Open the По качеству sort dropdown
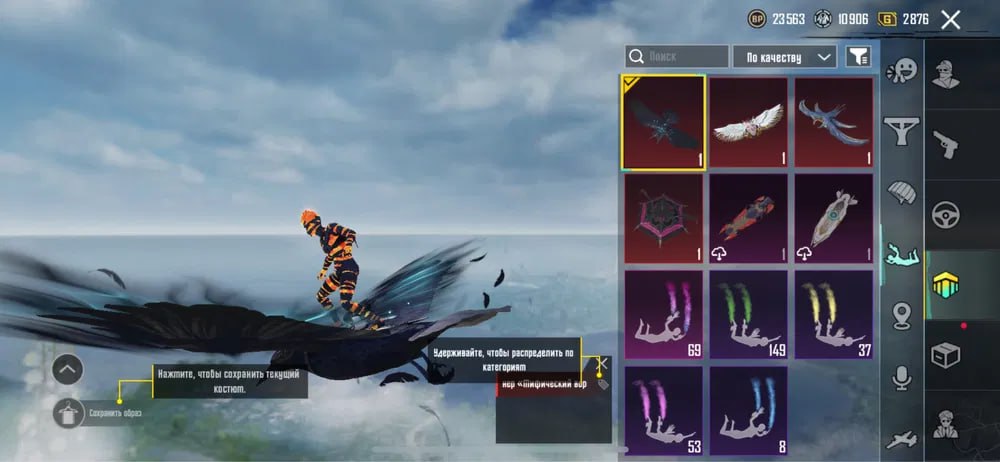Image resolution: width=1000 pixels, height=462 pixels. [x=785, y=57]
